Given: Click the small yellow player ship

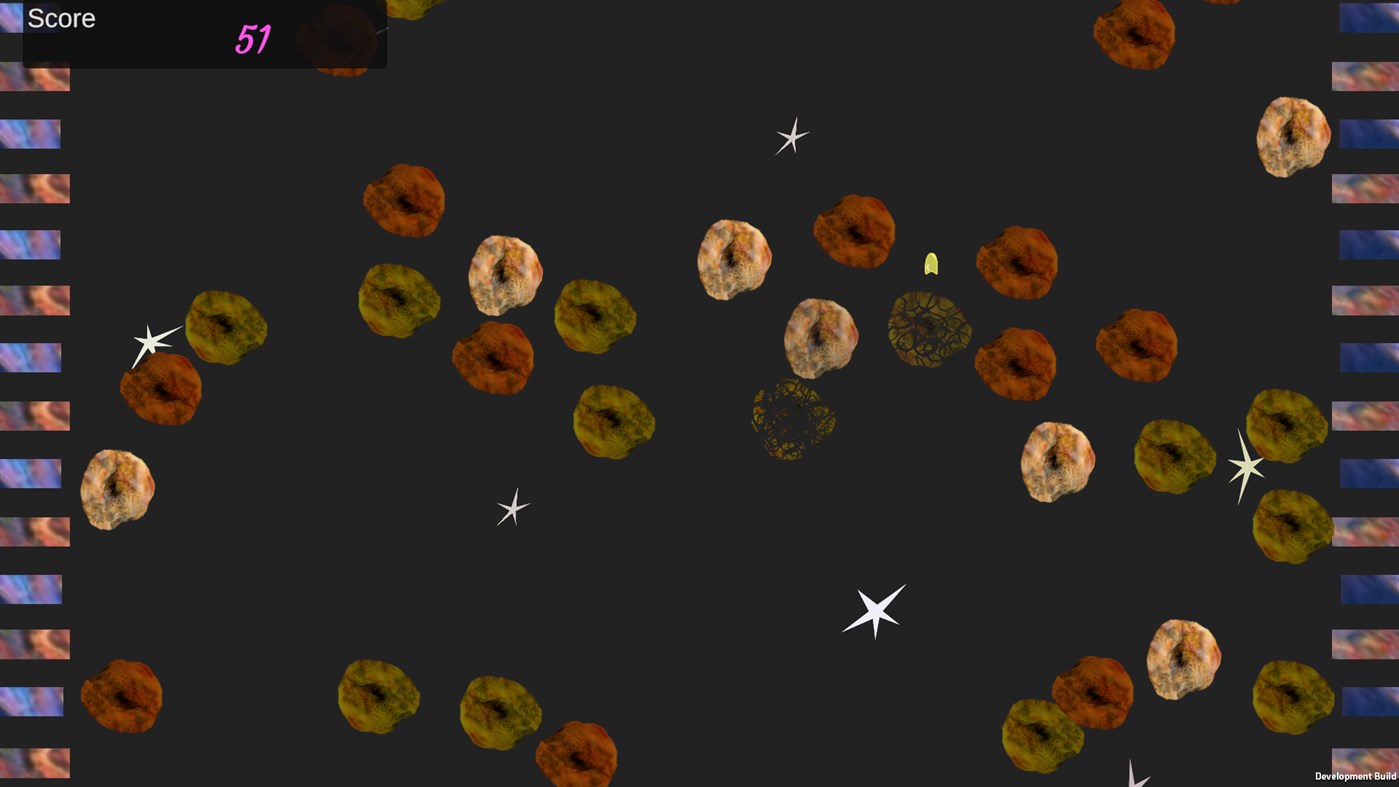Looking at the screenshot, I should point(930,263).
